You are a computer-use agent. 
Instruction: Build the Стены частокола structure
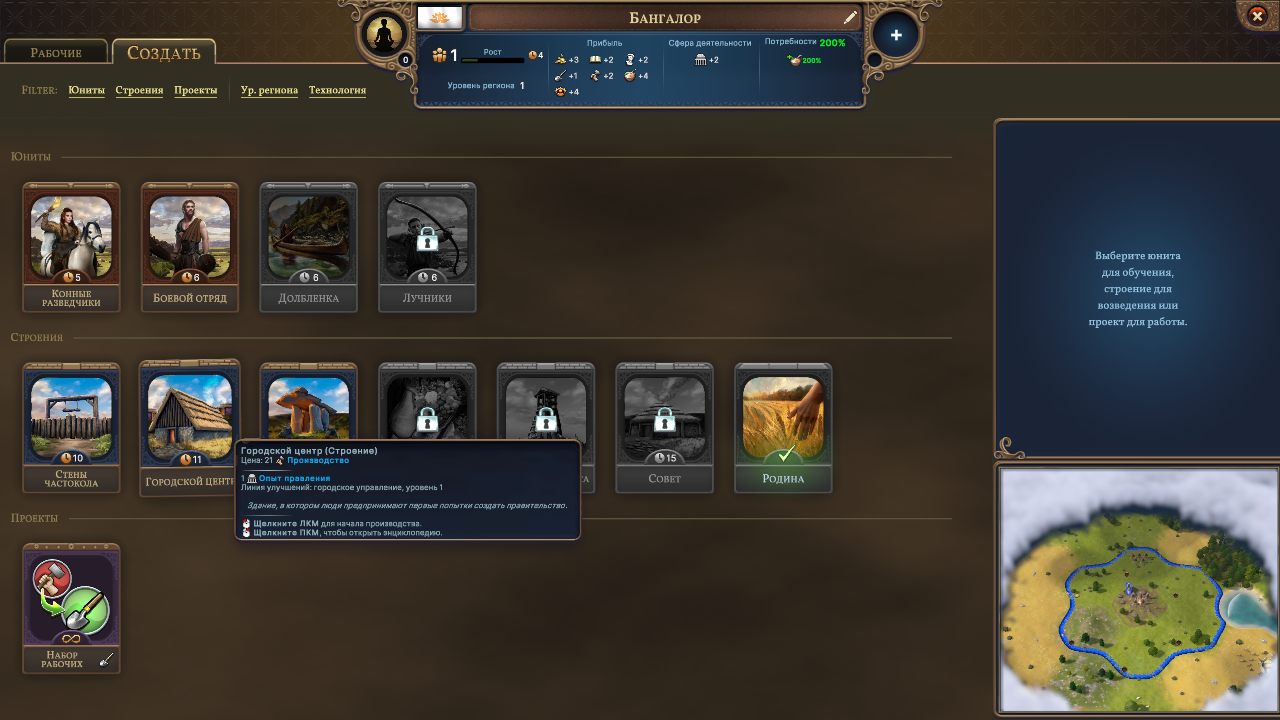pos(71,427)
